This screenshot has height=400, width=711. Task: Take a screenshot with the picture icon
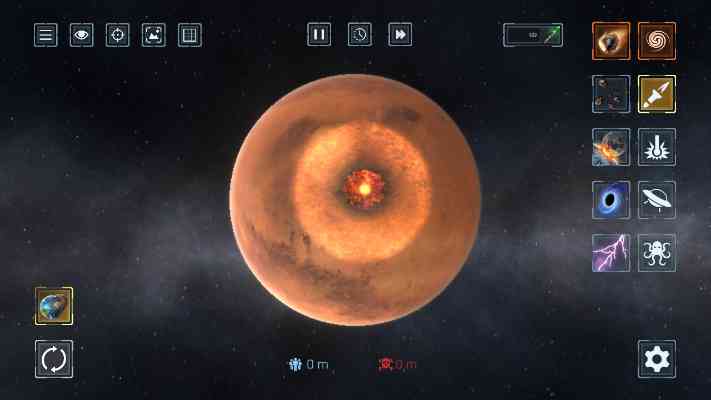(x=153, y=35)
